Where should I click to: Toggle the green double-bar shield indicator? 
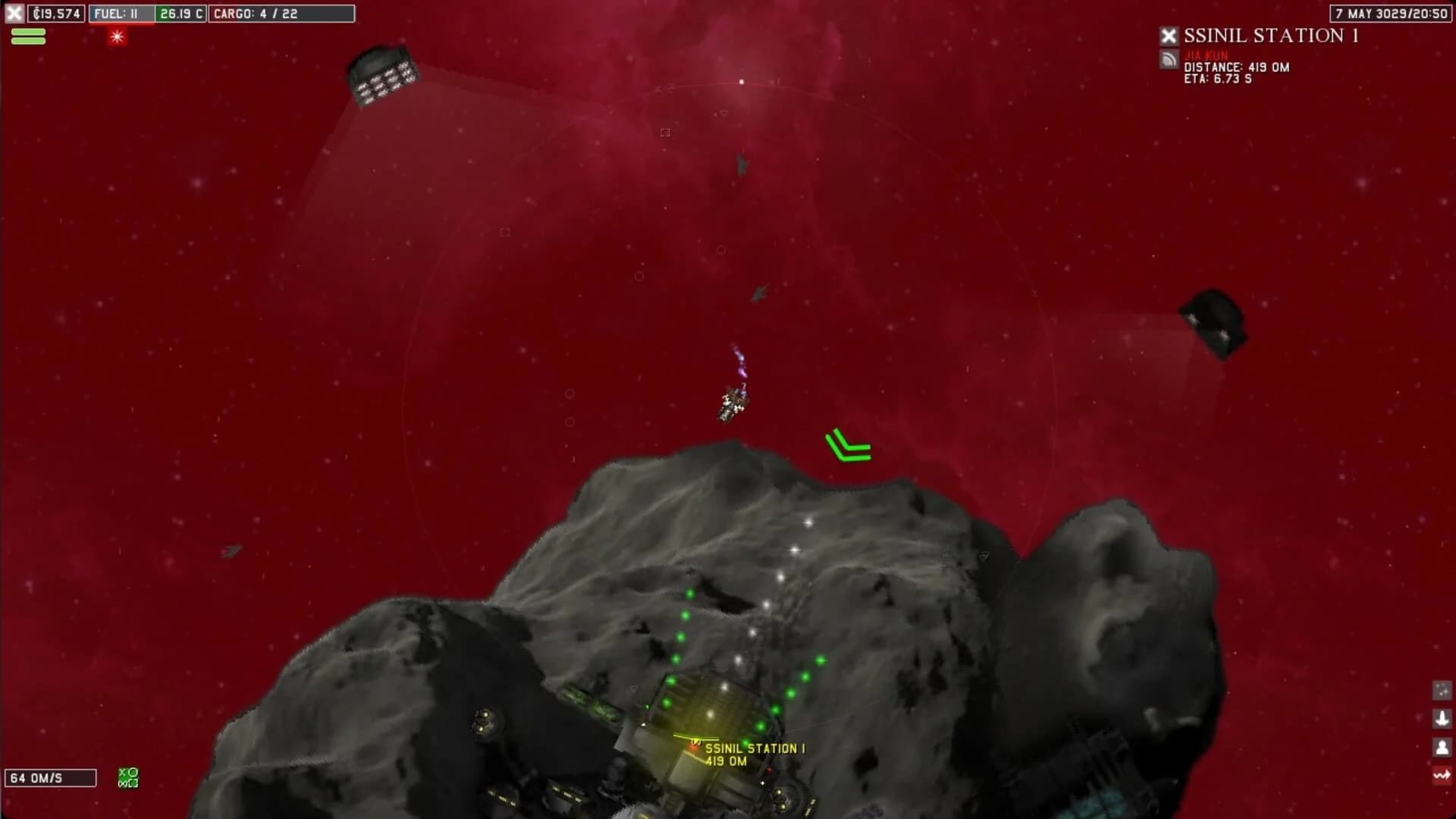(28, 35)
